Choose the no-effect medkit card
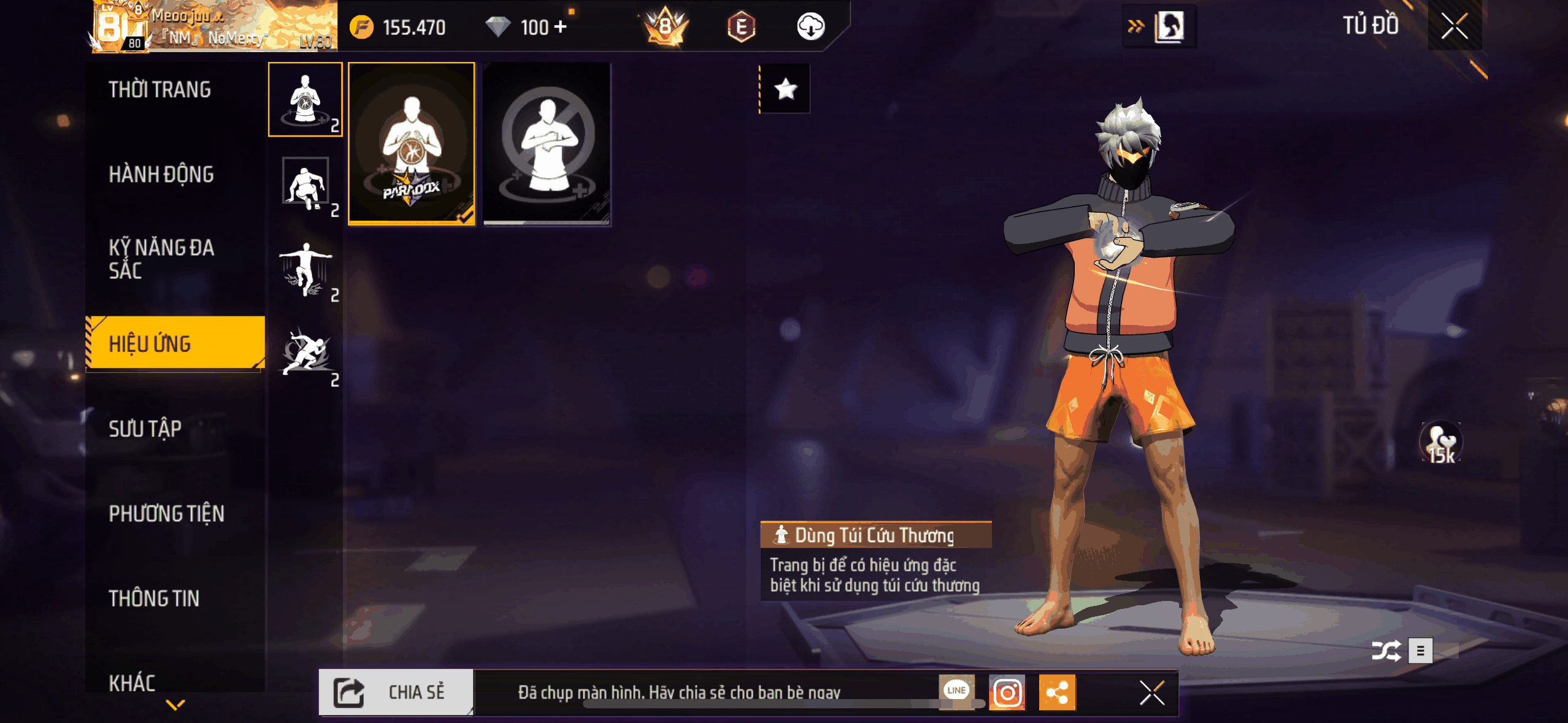Screen dimensions: 1568x723 [547, 144]
